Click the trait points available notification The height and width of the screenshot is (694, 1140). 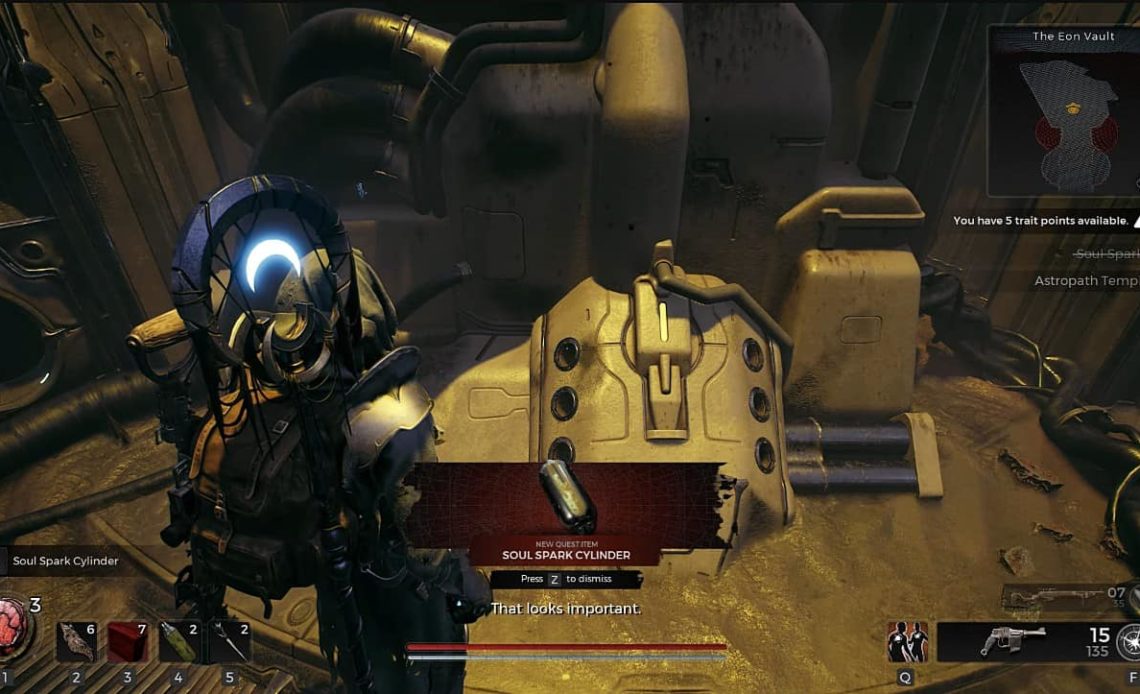point(1041,221)
